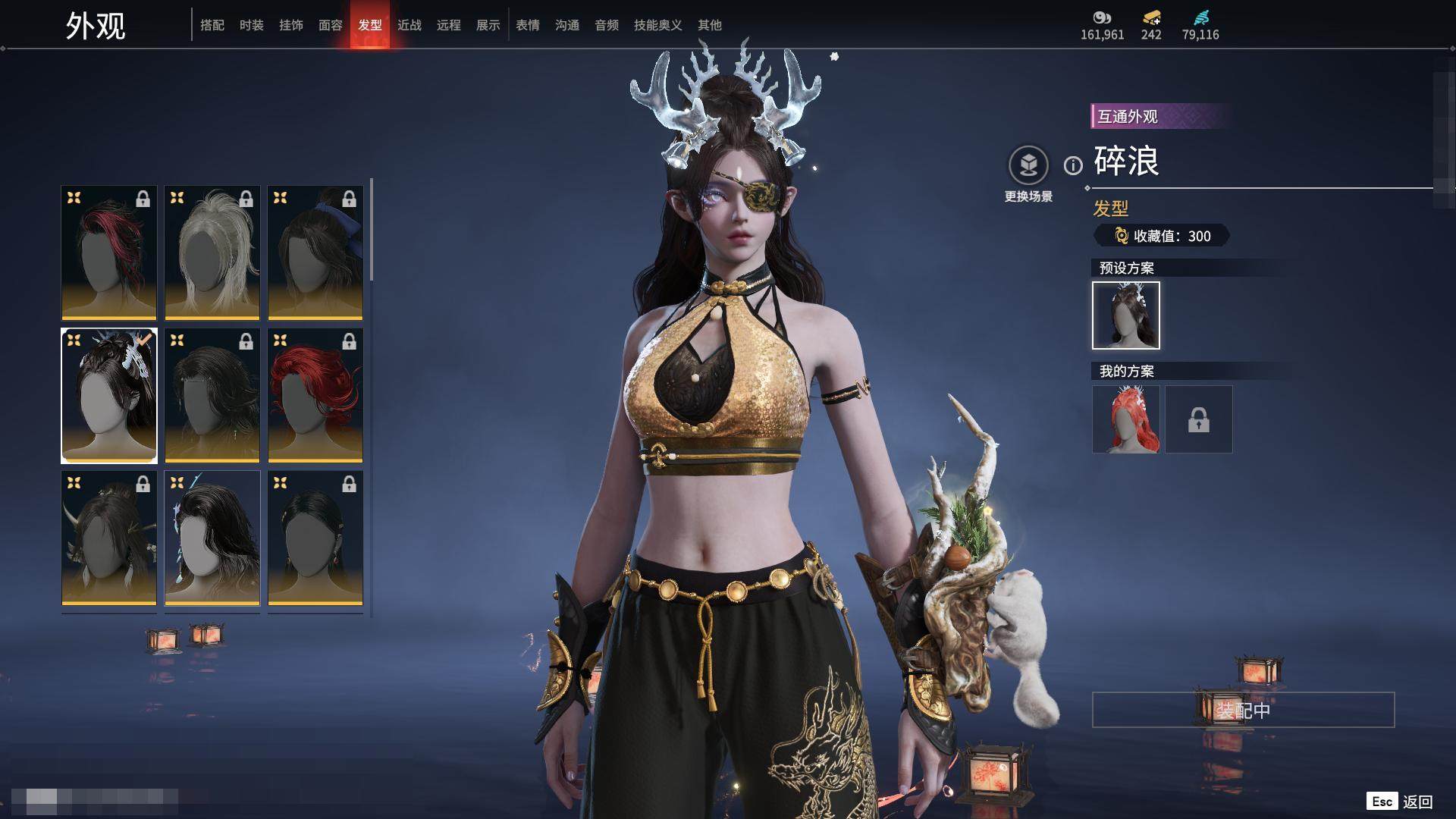Choose the locked bright red curly hairstyle
Viewport: 1456px width, 819px height.
click(x=315, y=395)
